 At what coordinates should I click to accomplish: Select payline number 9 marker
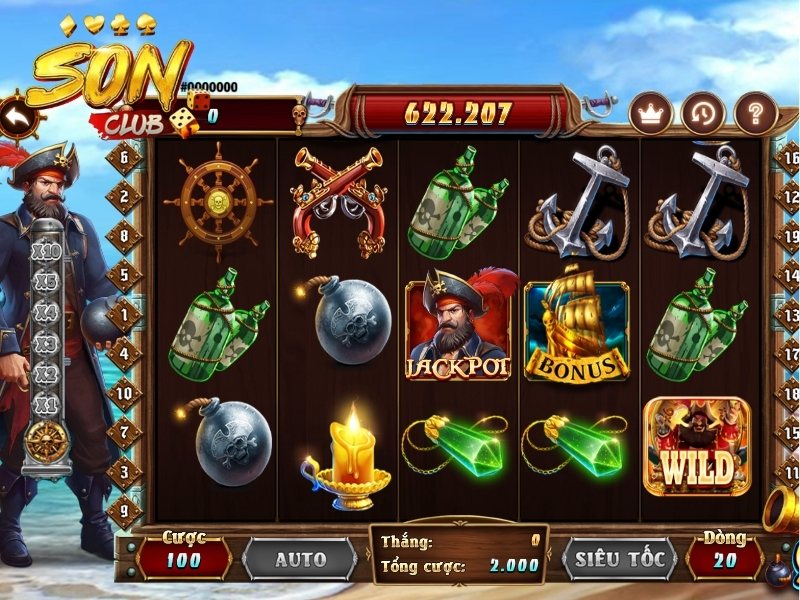pos(126,509)
